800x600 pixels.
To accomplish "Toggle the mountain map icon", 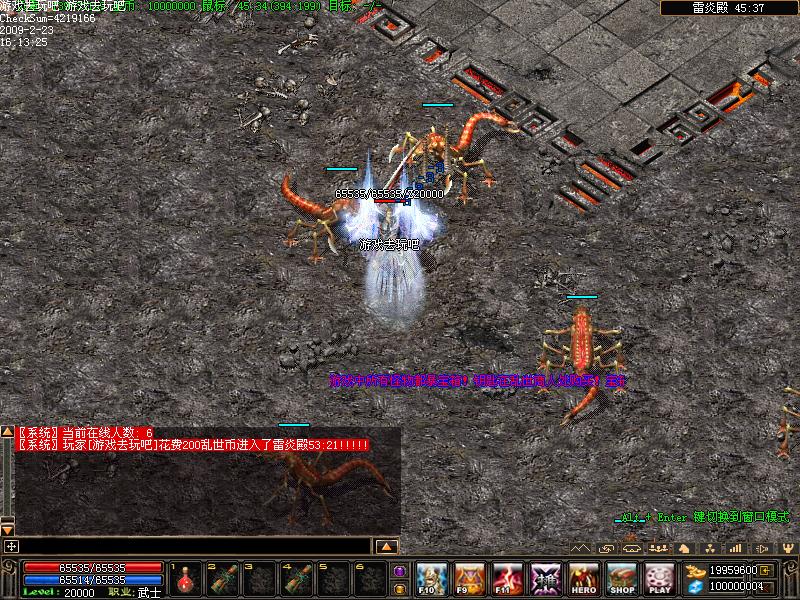I will pos(579,547).
